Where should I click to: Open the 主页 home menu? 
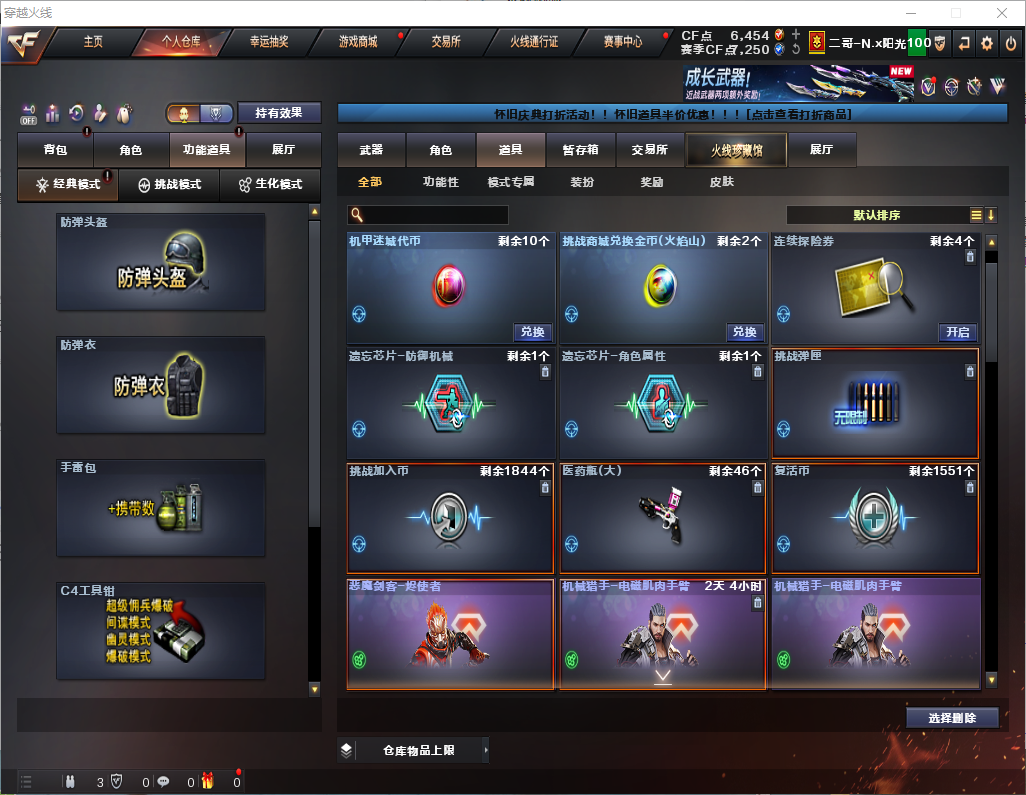[x=93, y=42]
